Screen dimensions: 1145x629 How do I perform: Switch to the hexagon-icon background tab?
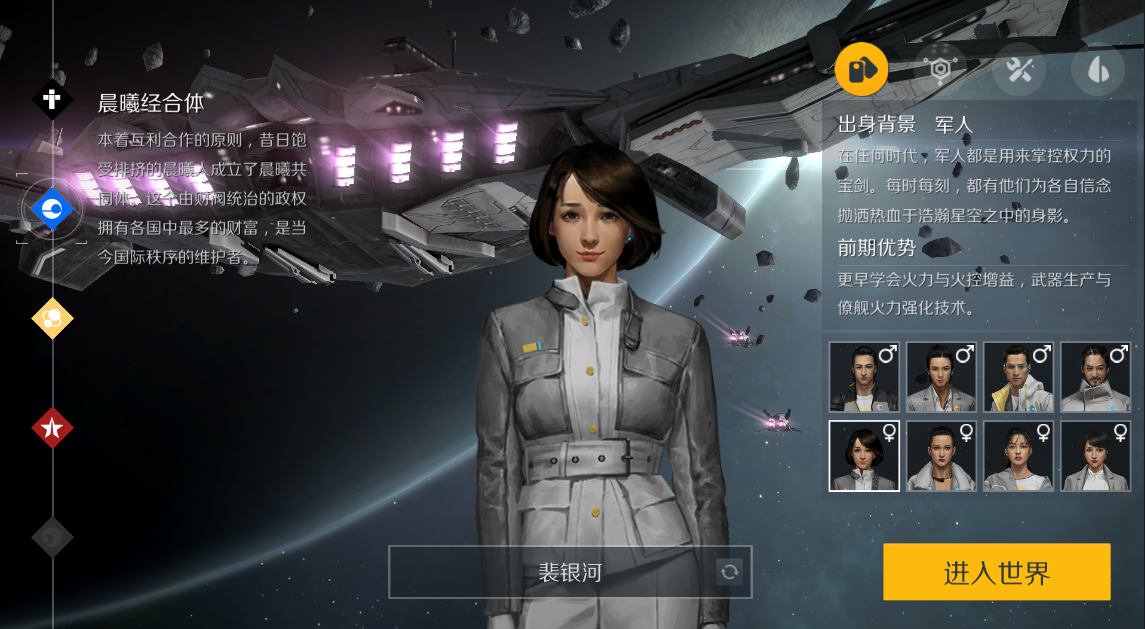[x=941, y=69]
